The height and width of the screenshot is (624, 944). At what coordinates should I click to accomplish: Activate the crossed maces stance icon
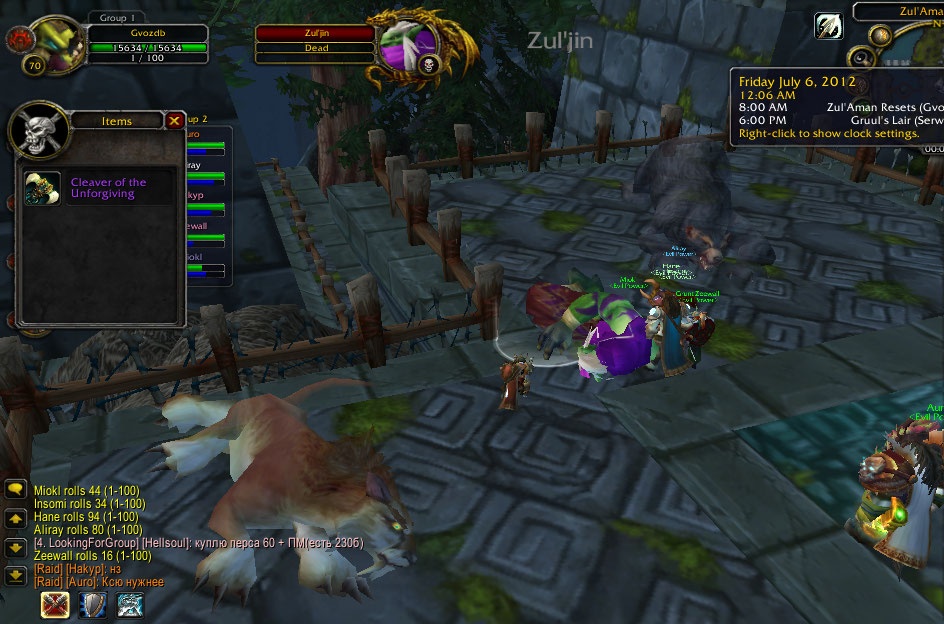(x=54, y=605)
